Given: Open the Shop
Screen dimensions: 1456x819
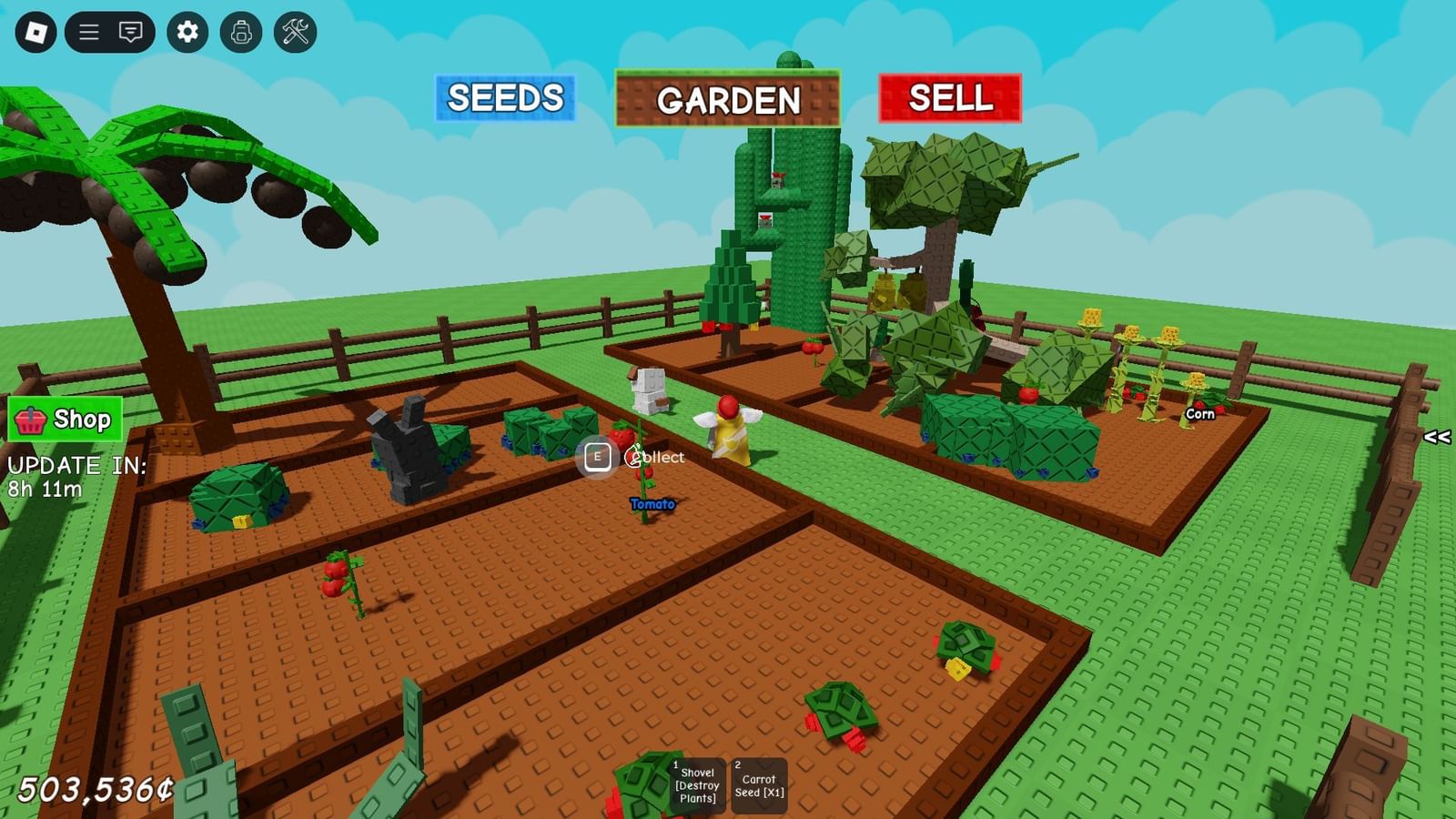Looking at the screenshot, I should (64, 420).
